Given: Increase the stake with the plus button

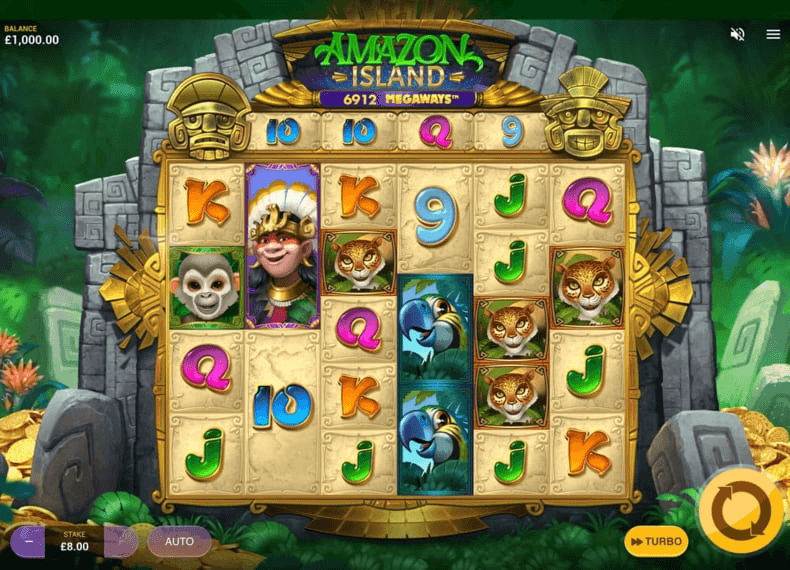Looking at the screenshot, I should [121, 541].
